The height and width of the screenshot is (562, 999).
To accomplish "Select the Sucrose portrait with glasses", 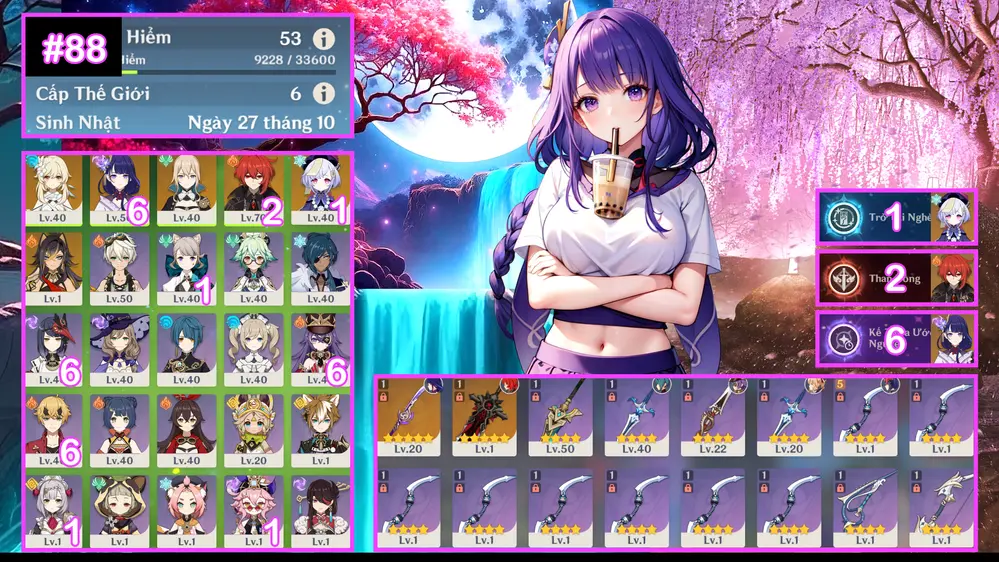I will point(252,268).
